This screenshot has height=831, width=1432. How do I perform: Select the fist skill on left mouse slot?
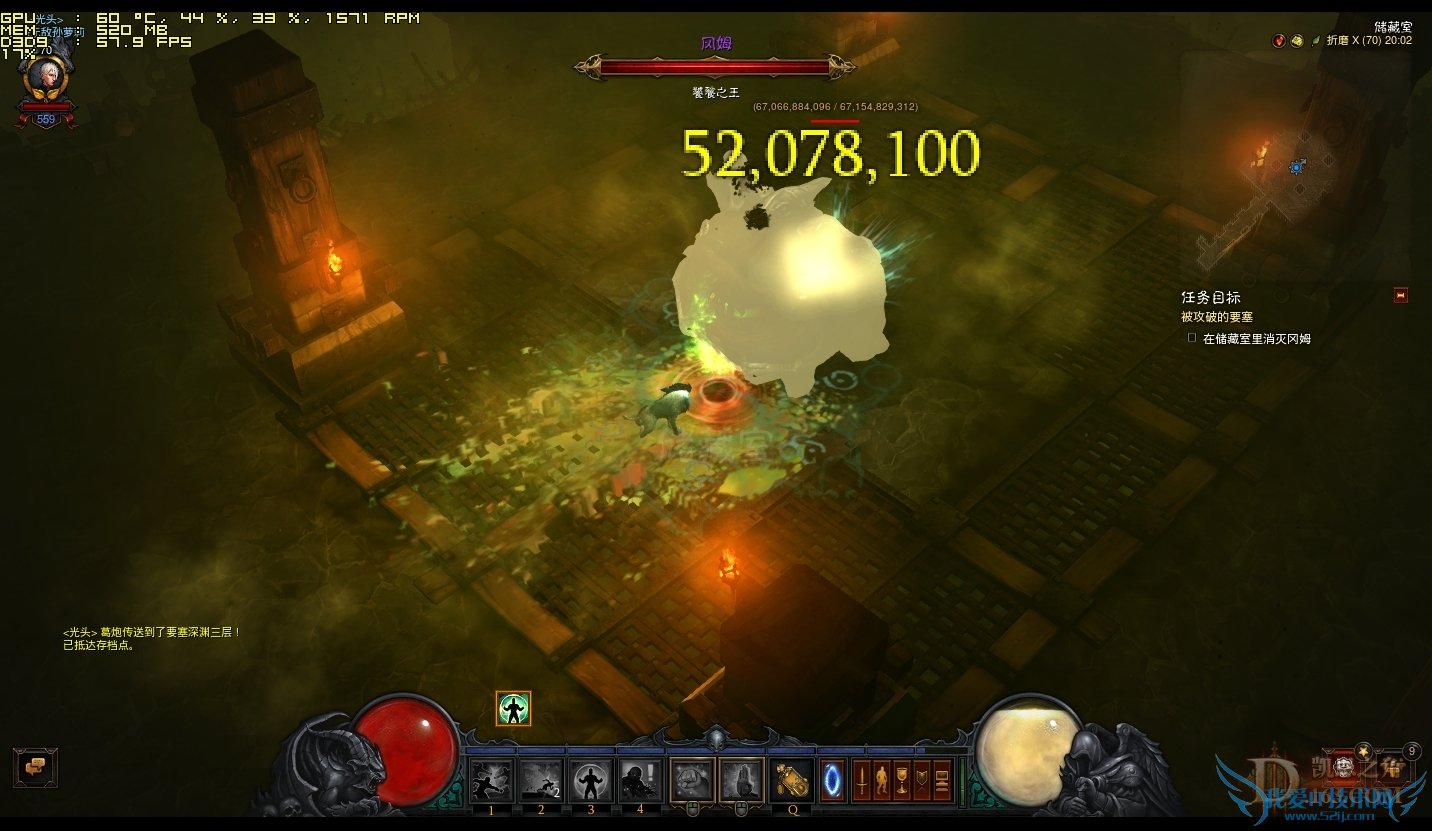(x=691, y=780)
